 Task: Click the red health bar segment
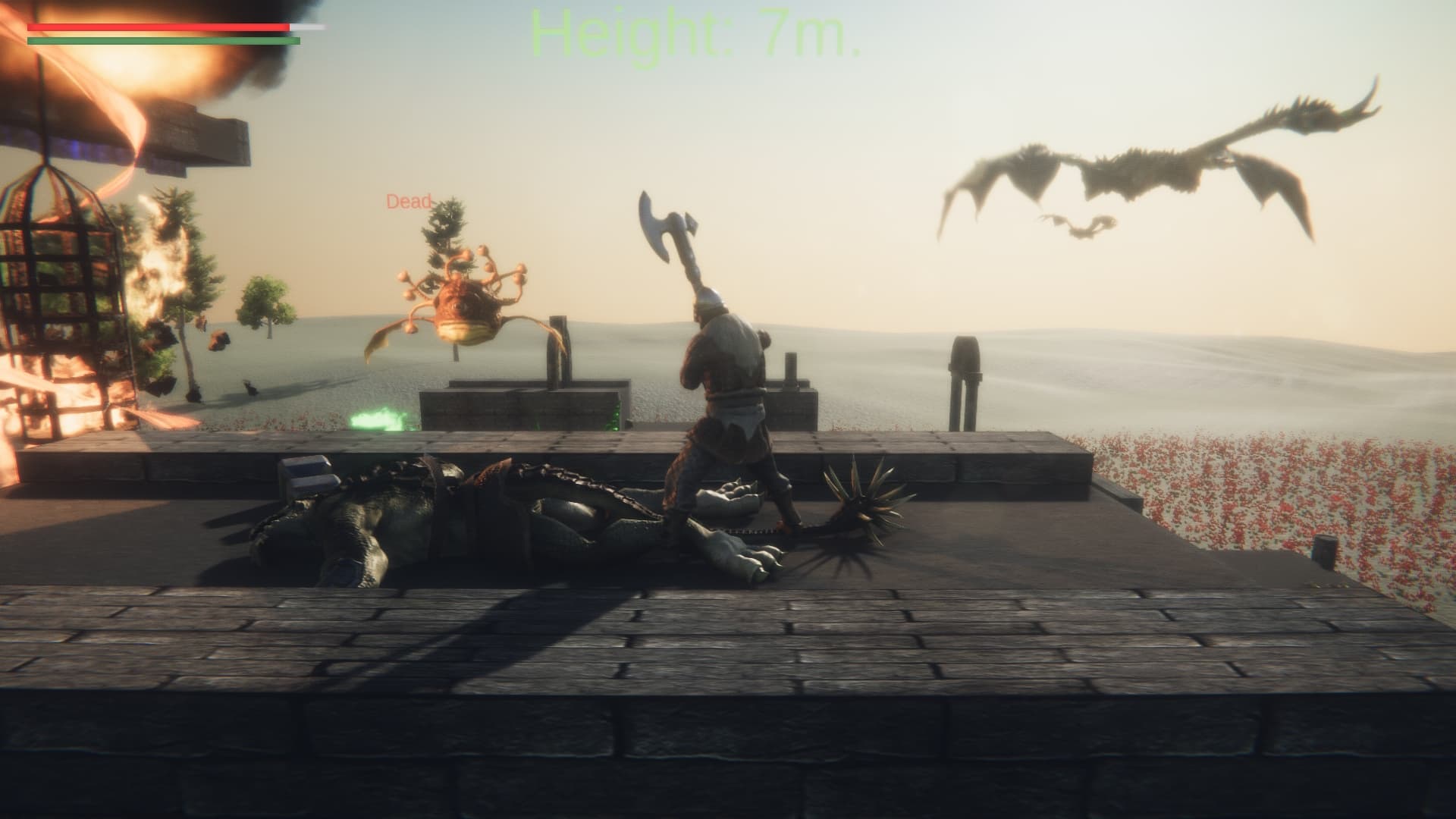(x=152, y=29)
